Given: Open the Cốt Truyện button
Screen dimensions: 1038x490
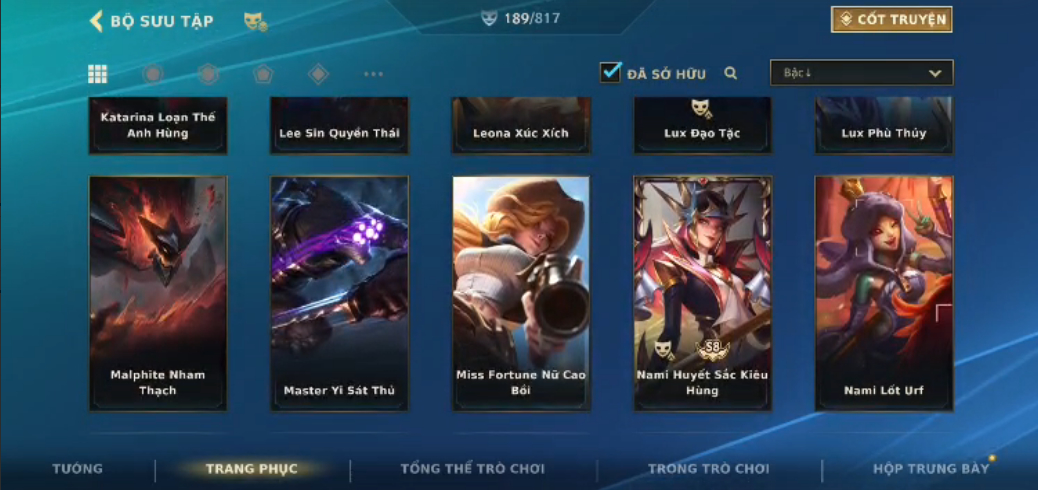Looking at the screenshot, I should click(x=891, y=20).
